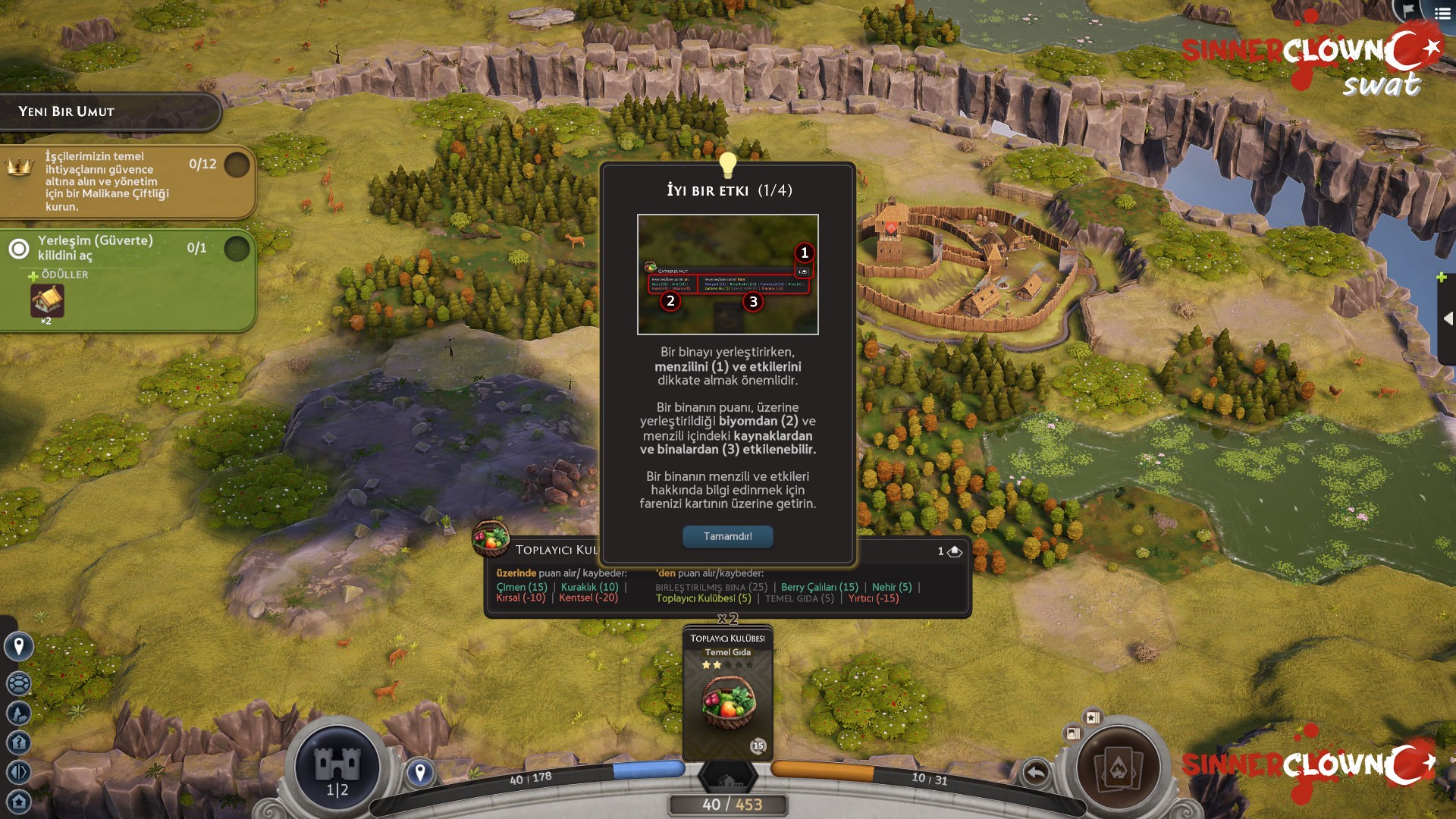Open the card deck pile
1456x819 pixels.
(x=1118, y=767)
